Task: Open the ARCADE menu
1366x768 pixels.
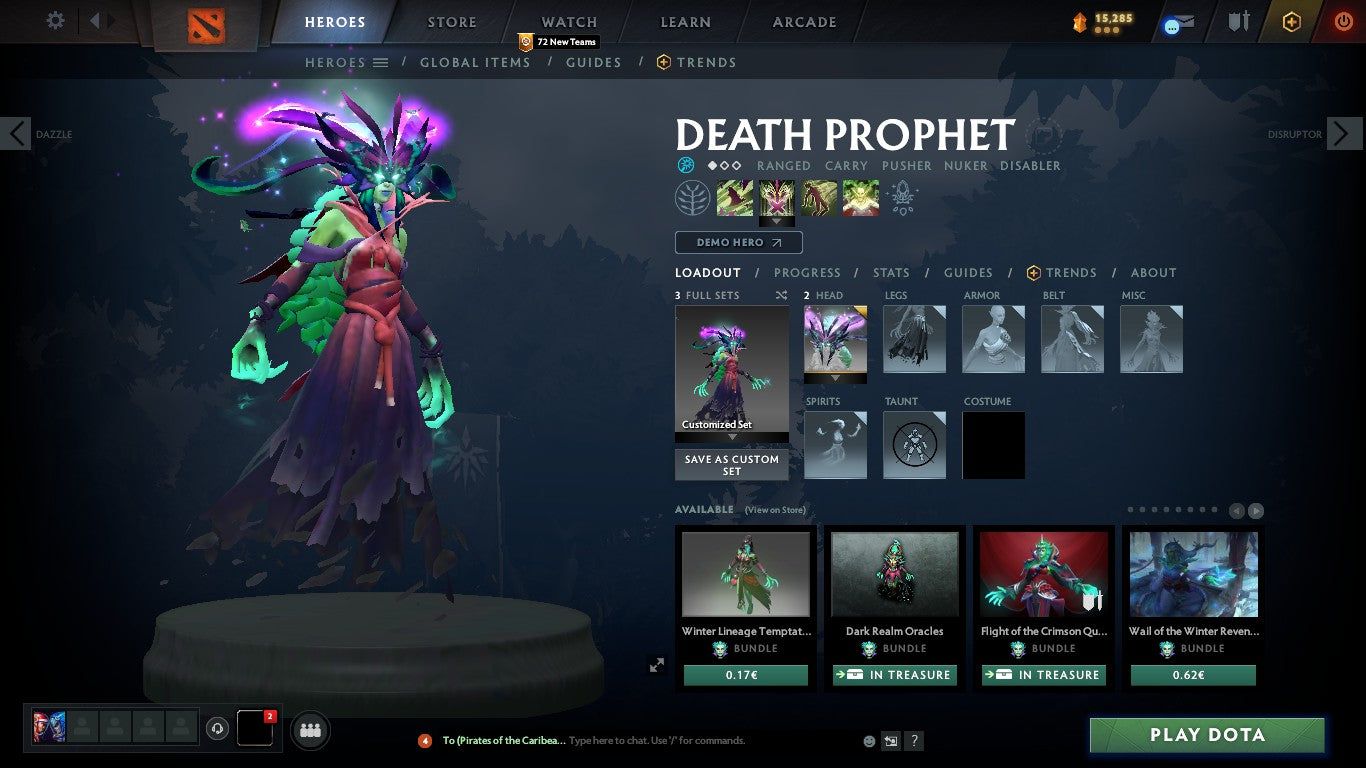Action: (803, 21)
